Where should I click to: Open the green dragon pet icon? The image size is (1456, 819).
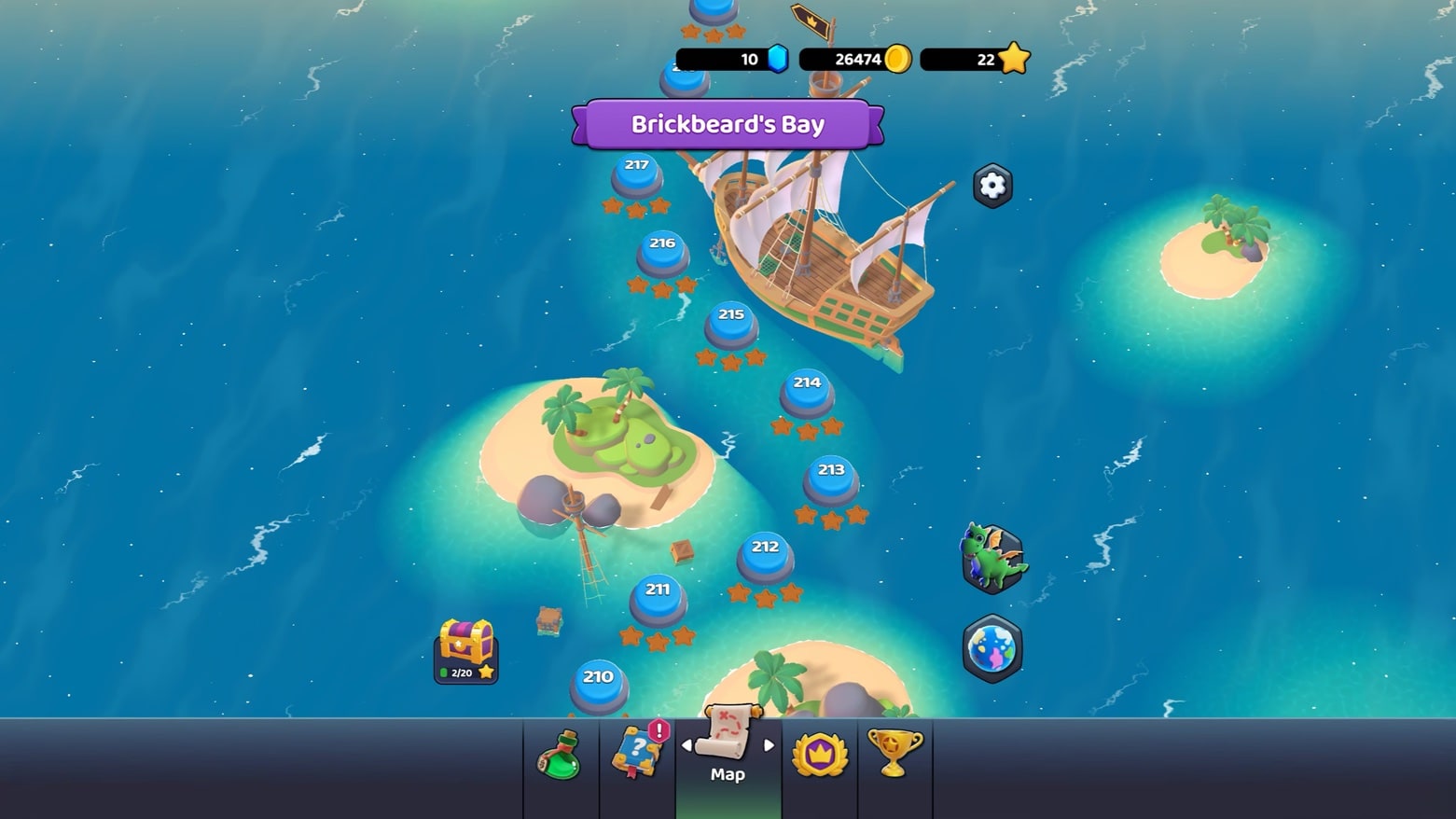[993, 559]
